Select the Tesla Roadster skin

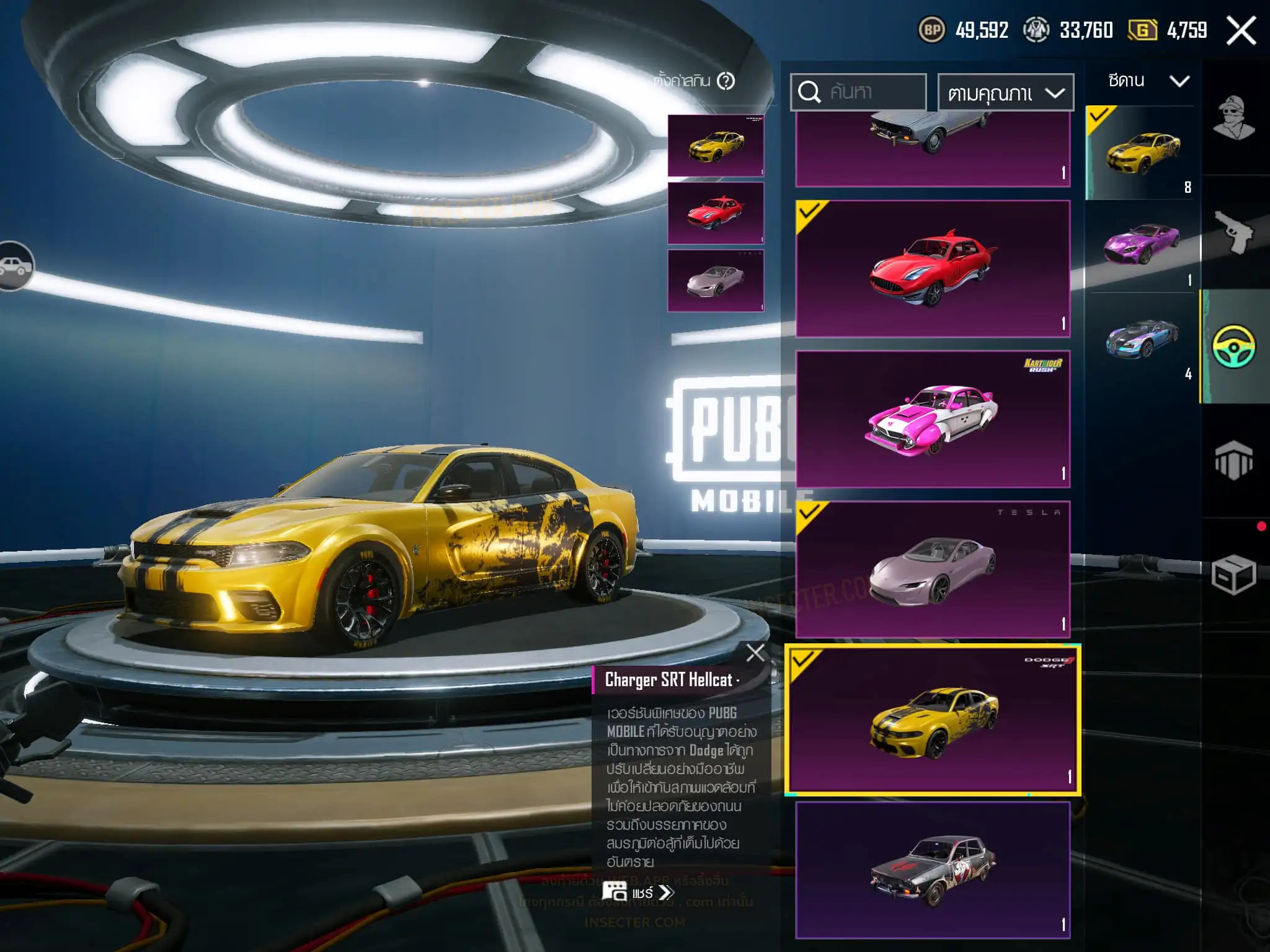point(933,569)
